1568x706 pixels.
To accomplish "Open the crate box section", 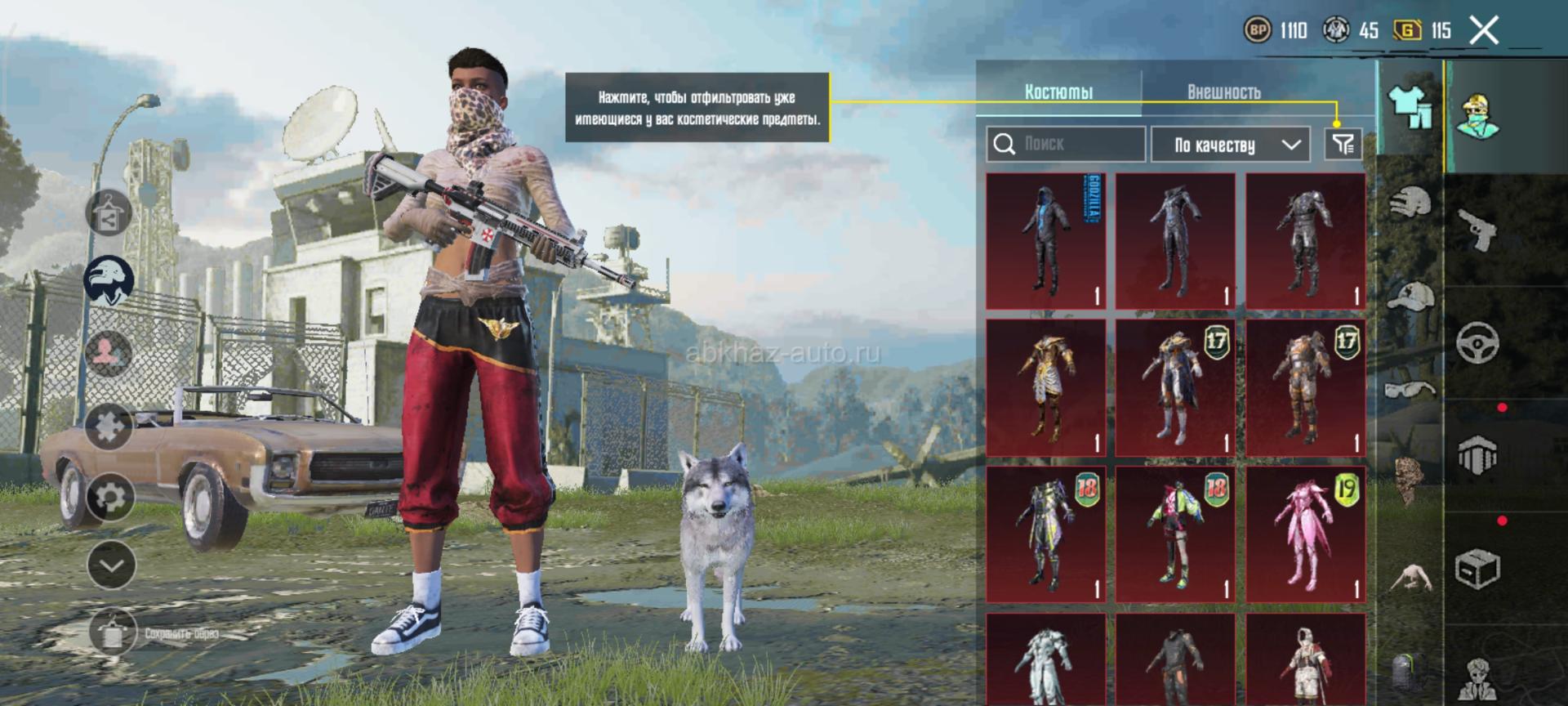I will click(x=1477, y=568).
